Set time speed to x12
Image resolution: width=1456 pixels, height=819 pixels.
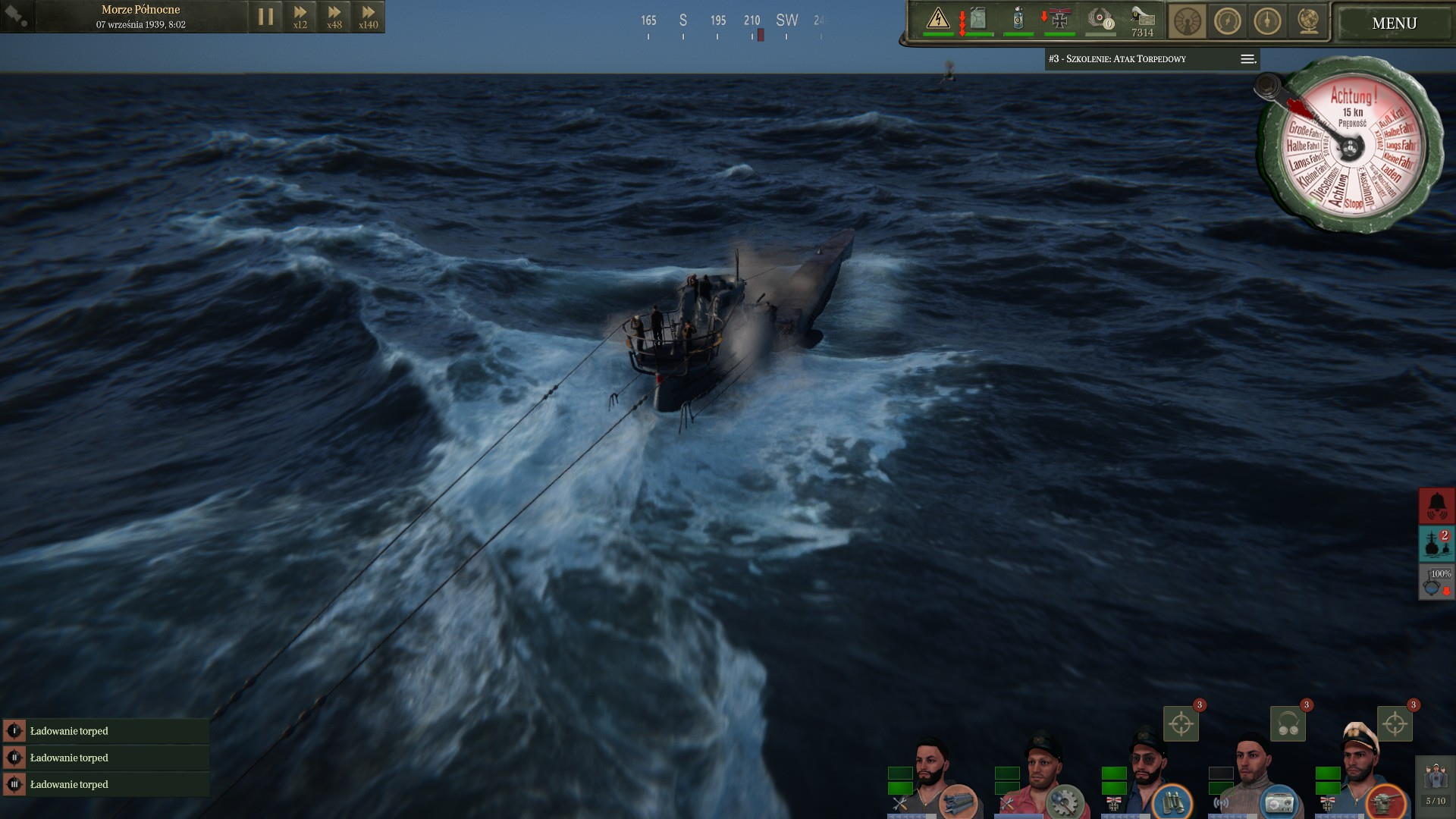300,17
